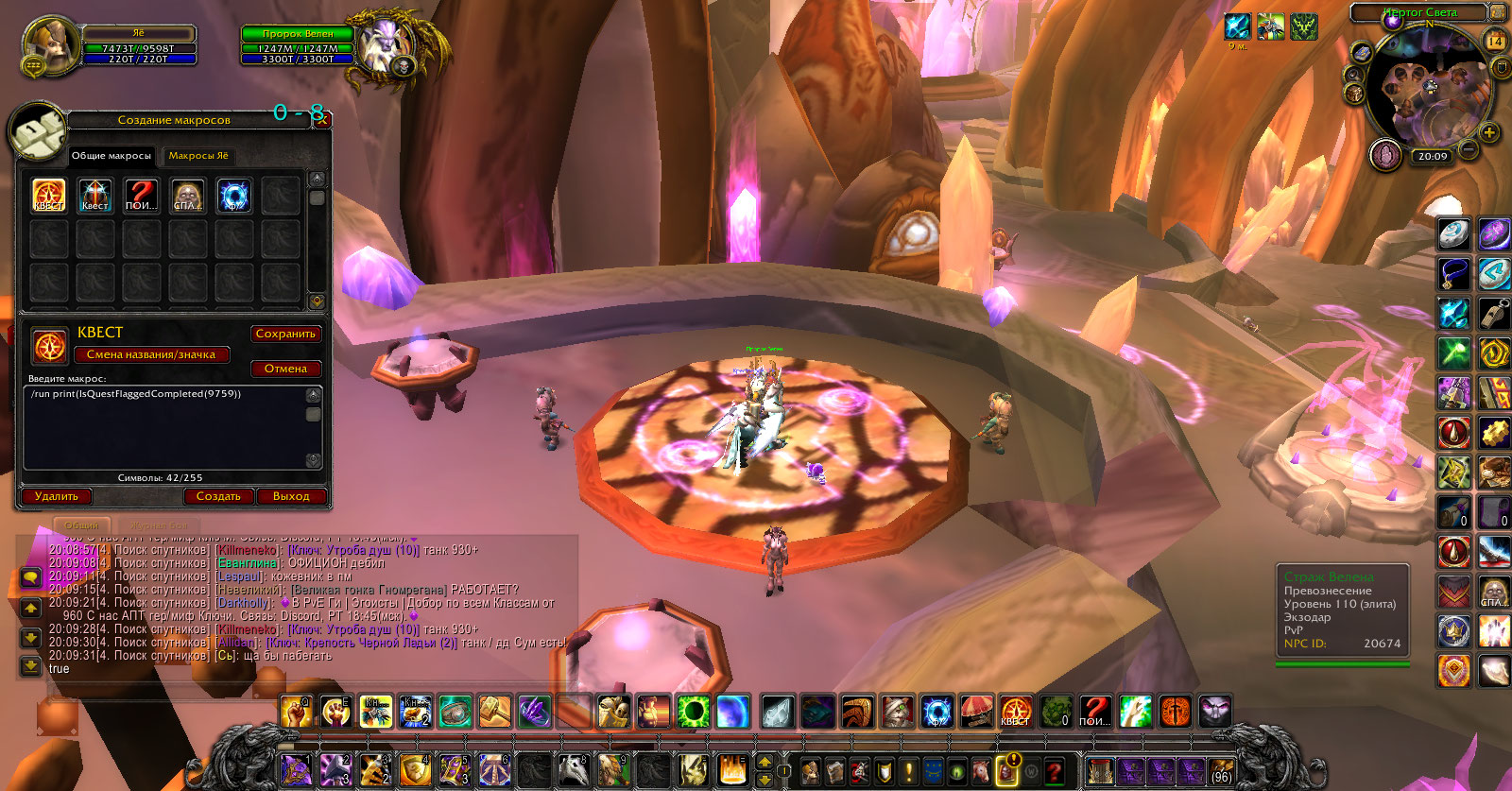Viewport: 1512px width, 791px height.
Task: Click the player portrait frame
Action: click(50, 44)
